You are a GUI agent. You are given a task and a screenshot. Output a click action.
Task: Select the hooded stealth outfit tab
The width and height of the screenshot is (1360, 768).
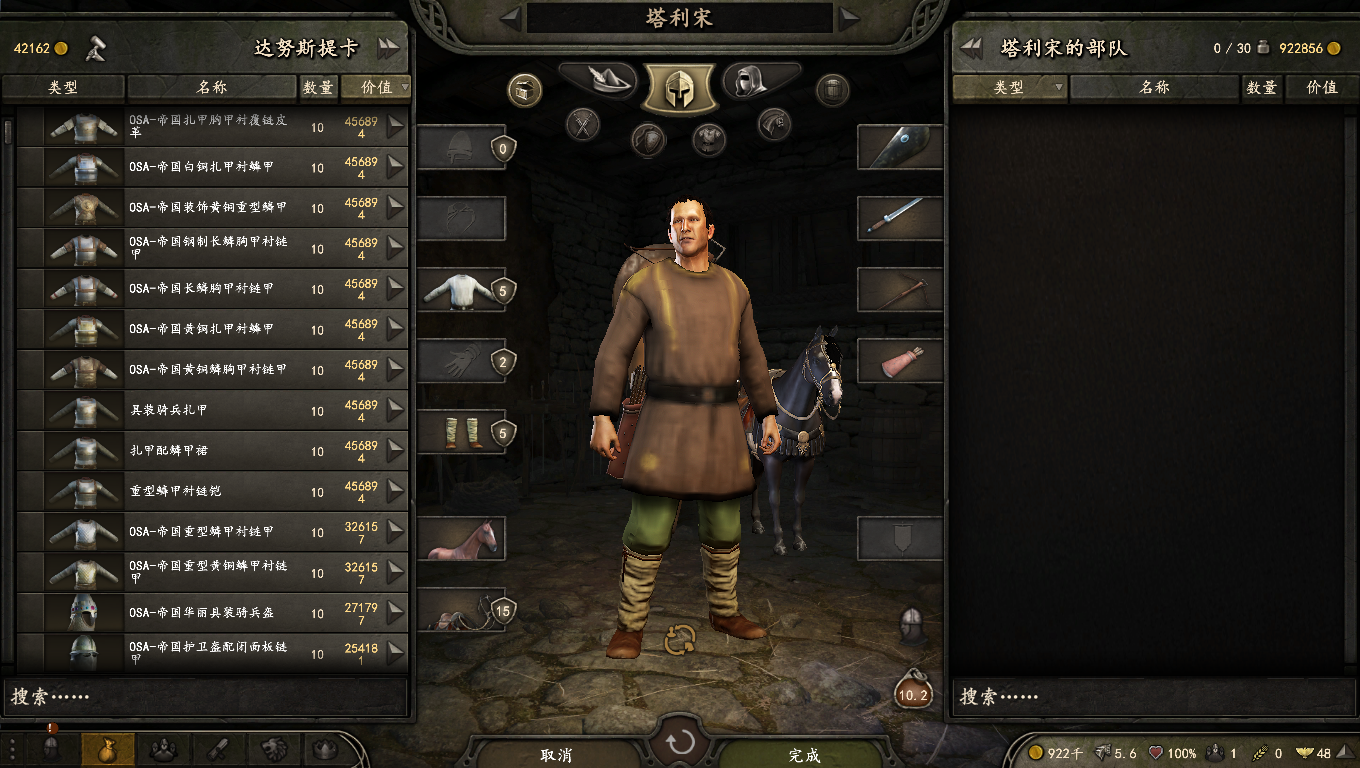[758, 81]
